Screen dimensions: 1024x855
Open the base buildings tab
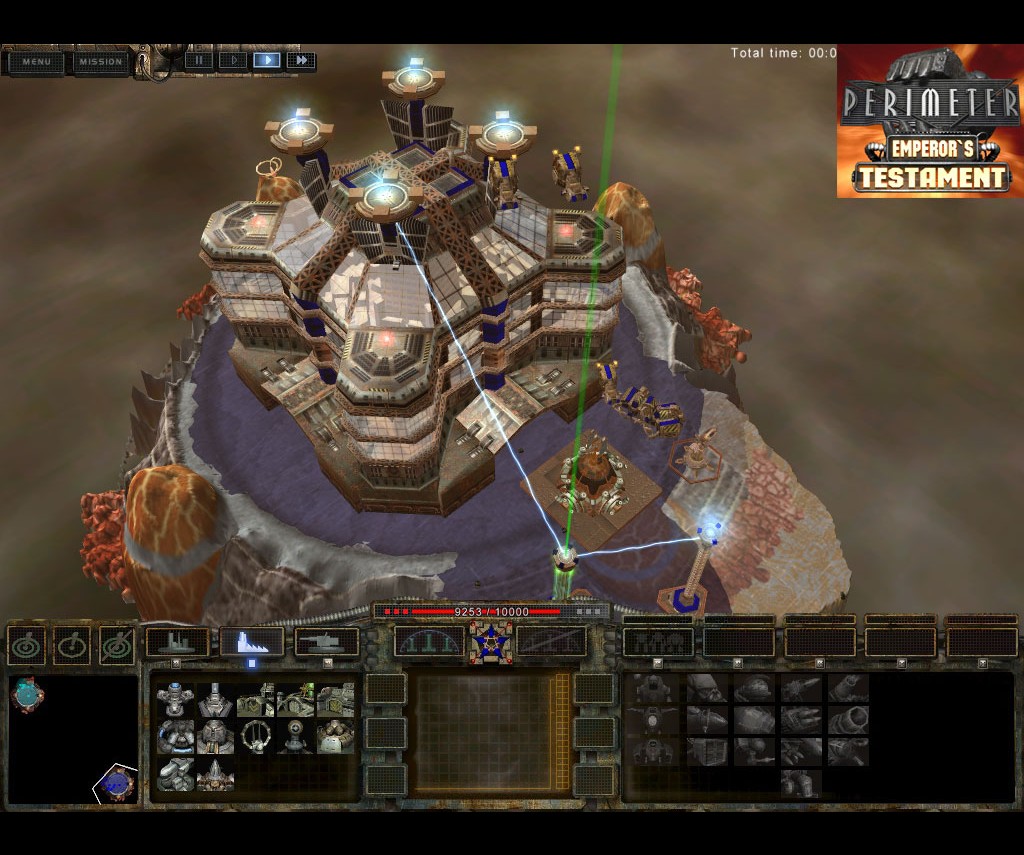(x=177, y=642)
